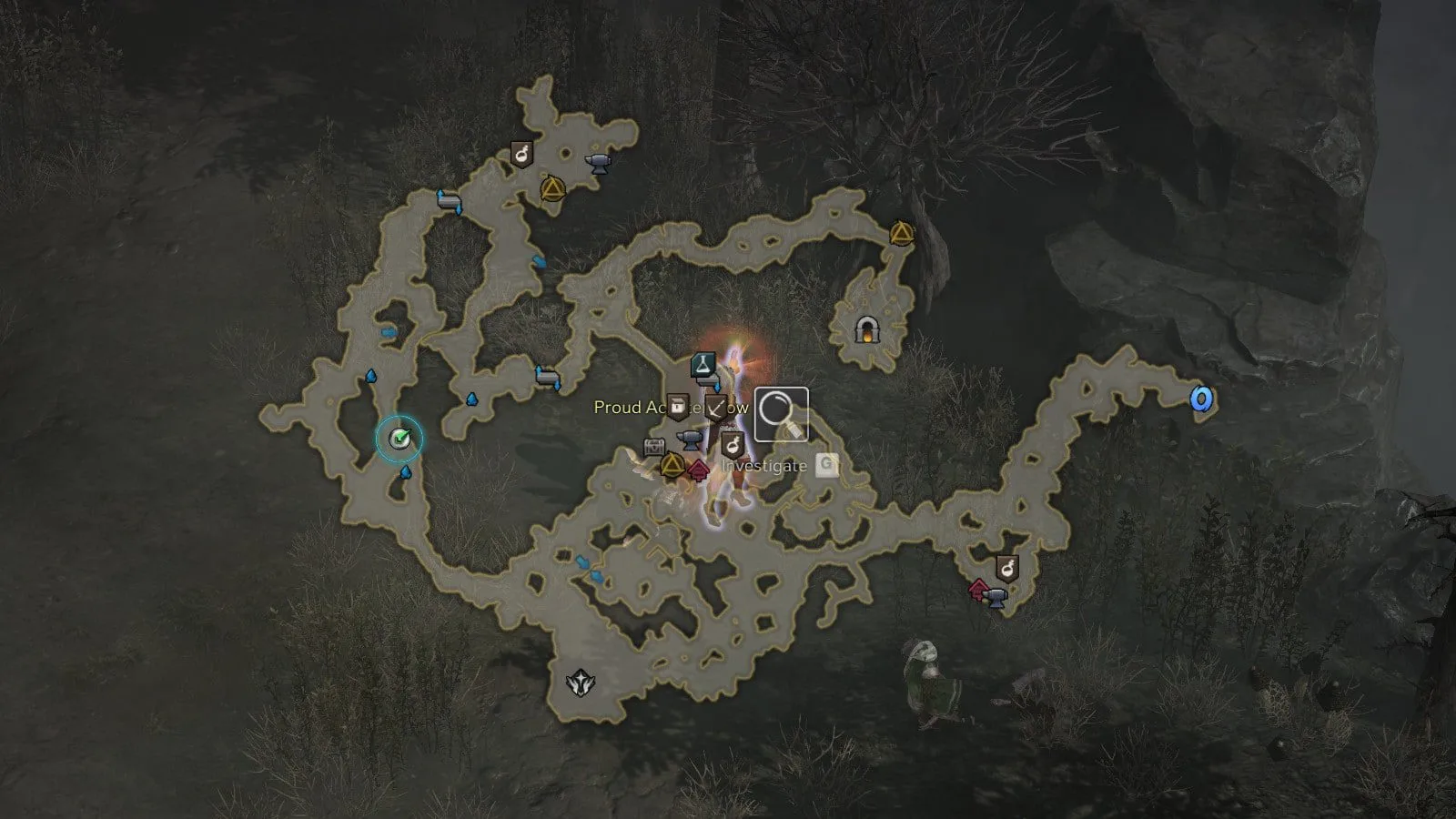
Task: Click the Investigate magnifying glass button
Action: point(782,414)
